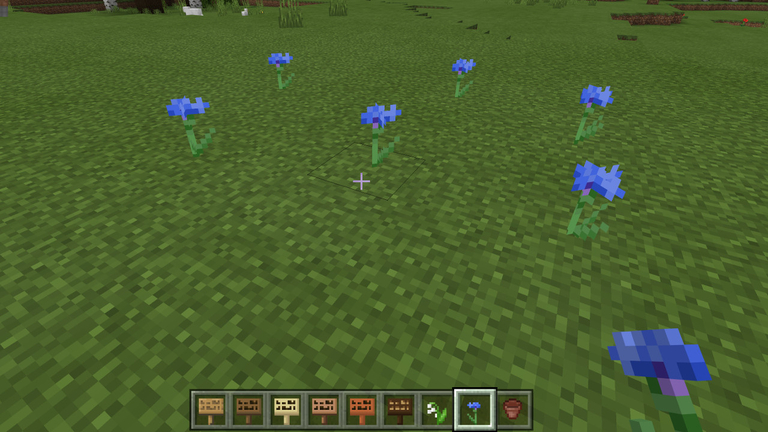Select the oak sign hotbar slot
768x432 pixels.
tap(210, 409)
